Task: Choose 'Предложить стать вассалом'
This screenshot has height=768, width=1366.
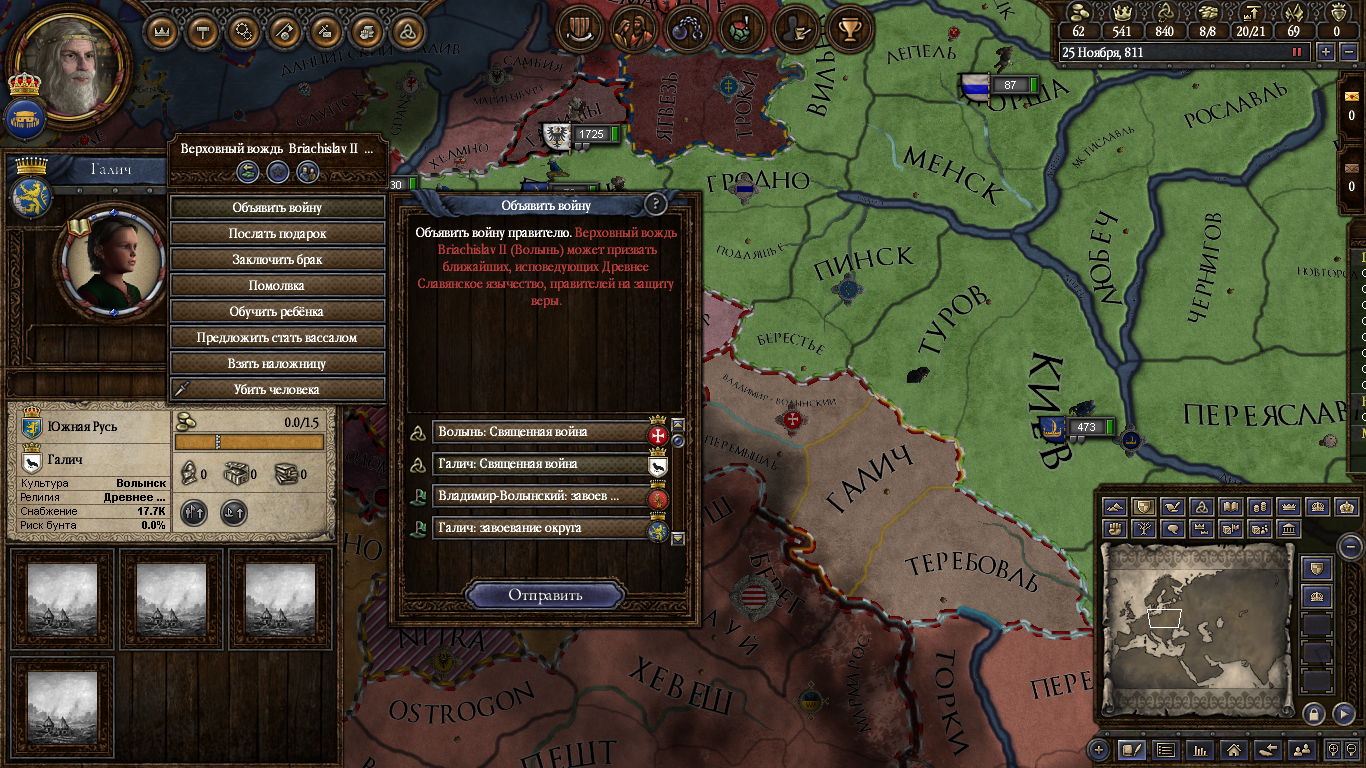Action: click(x=277, y=338)
